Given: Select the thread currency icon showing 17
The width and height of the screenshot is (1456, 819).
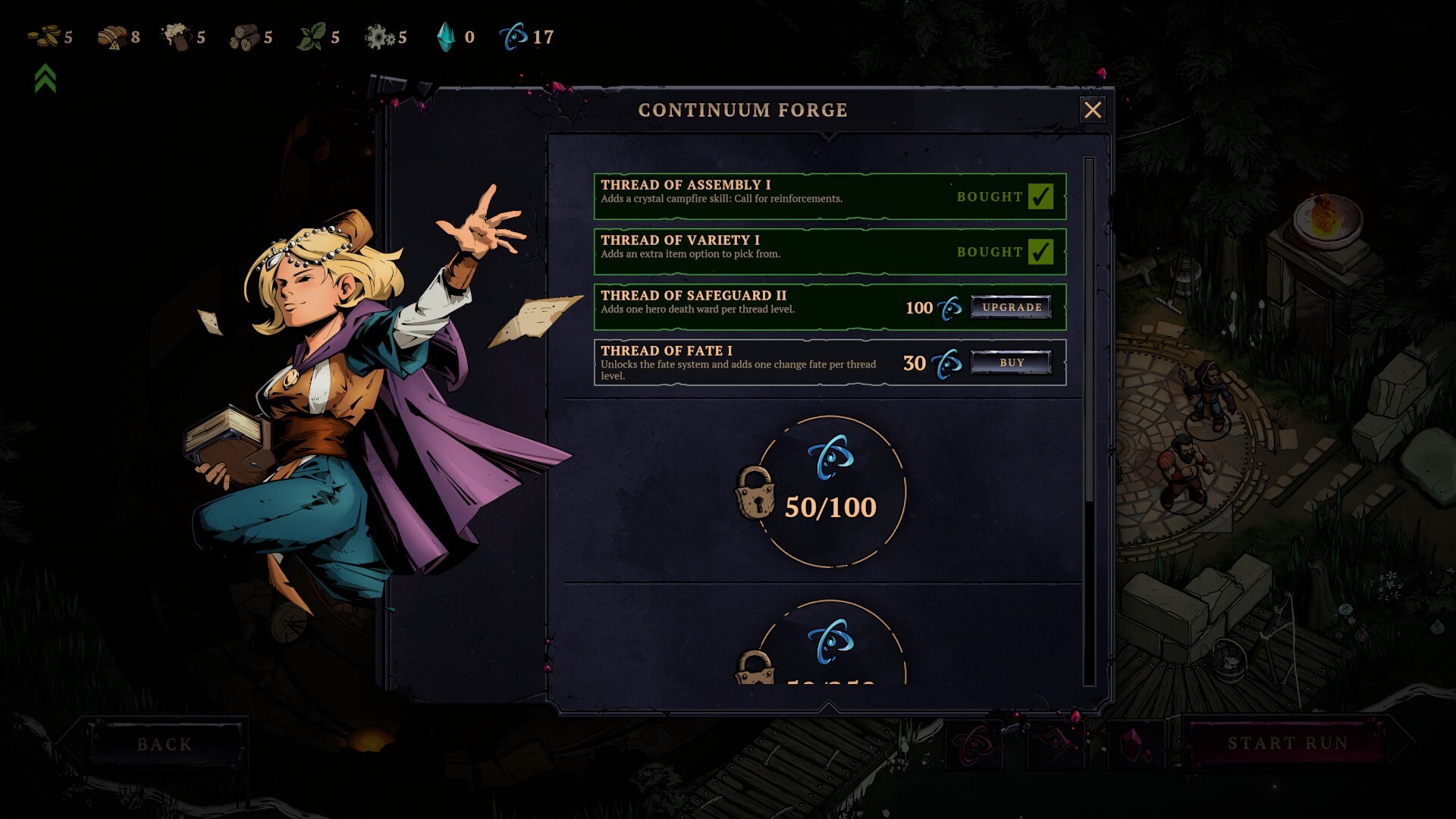Looking at the screenshot, I should click(x=514, y=34).
